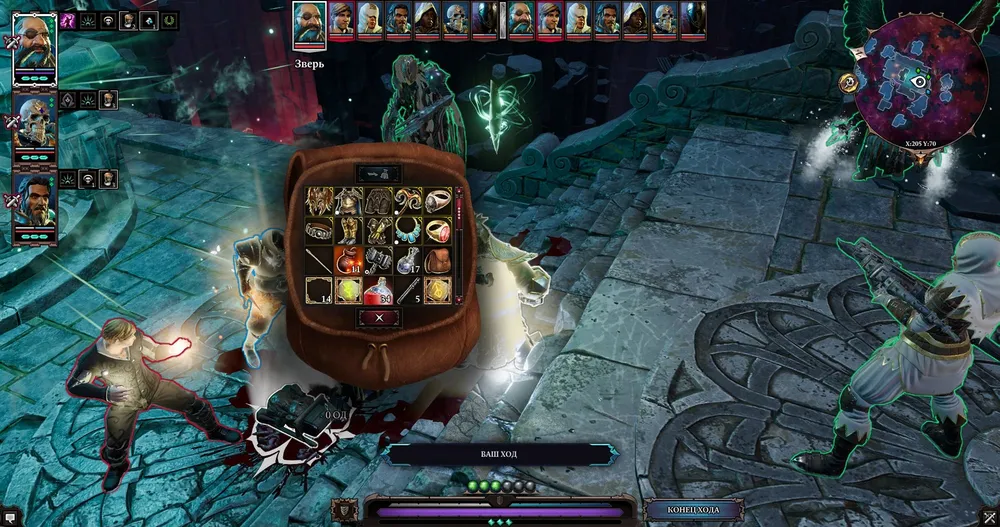Select the small leather pouch item
Image resolution: width=1000 pixels, height=527 pixels.
438,260
